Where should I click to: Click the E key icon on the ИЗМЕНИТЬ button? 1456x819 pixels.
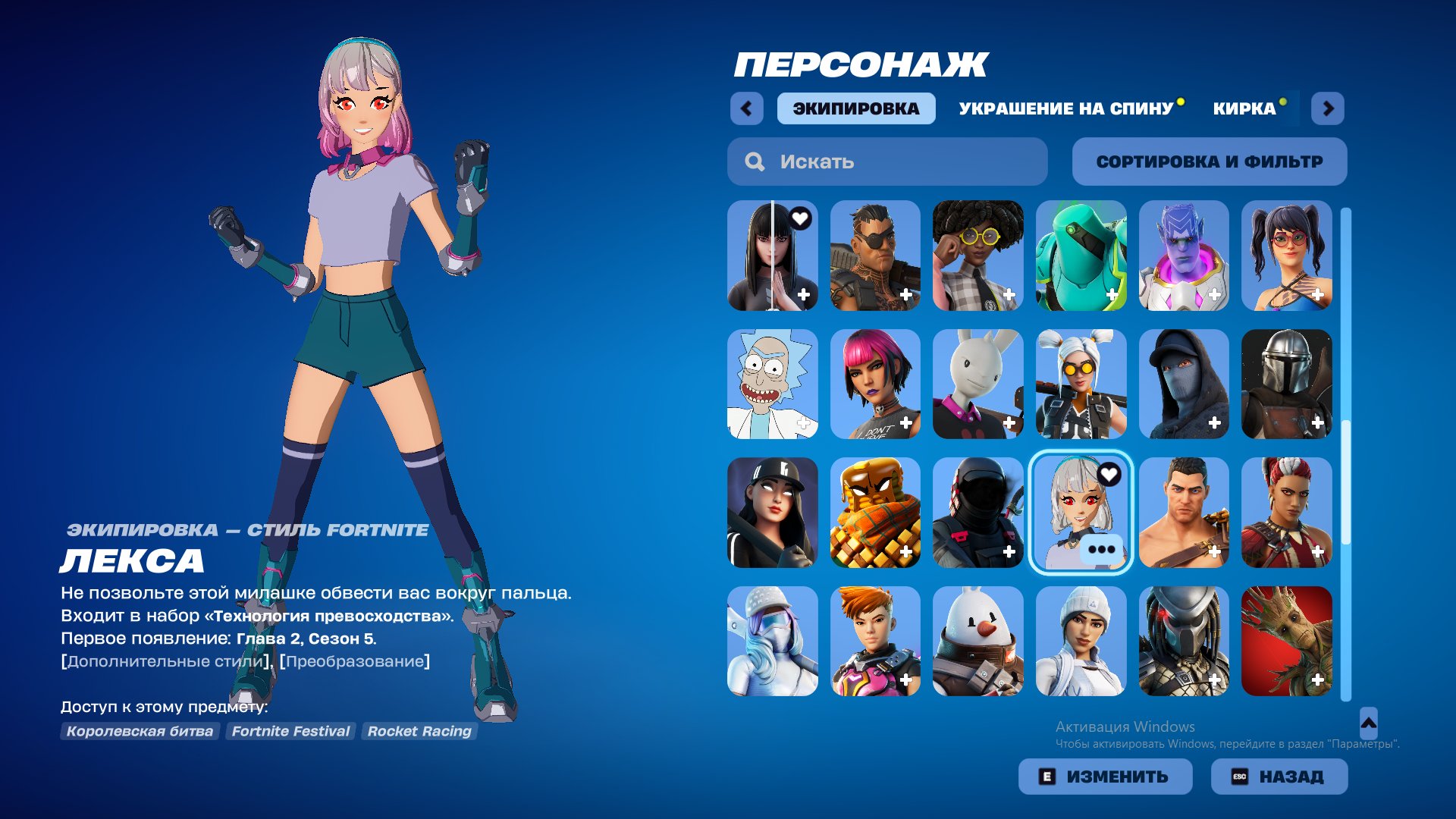pyautogui.click(x=1049, y=776)
